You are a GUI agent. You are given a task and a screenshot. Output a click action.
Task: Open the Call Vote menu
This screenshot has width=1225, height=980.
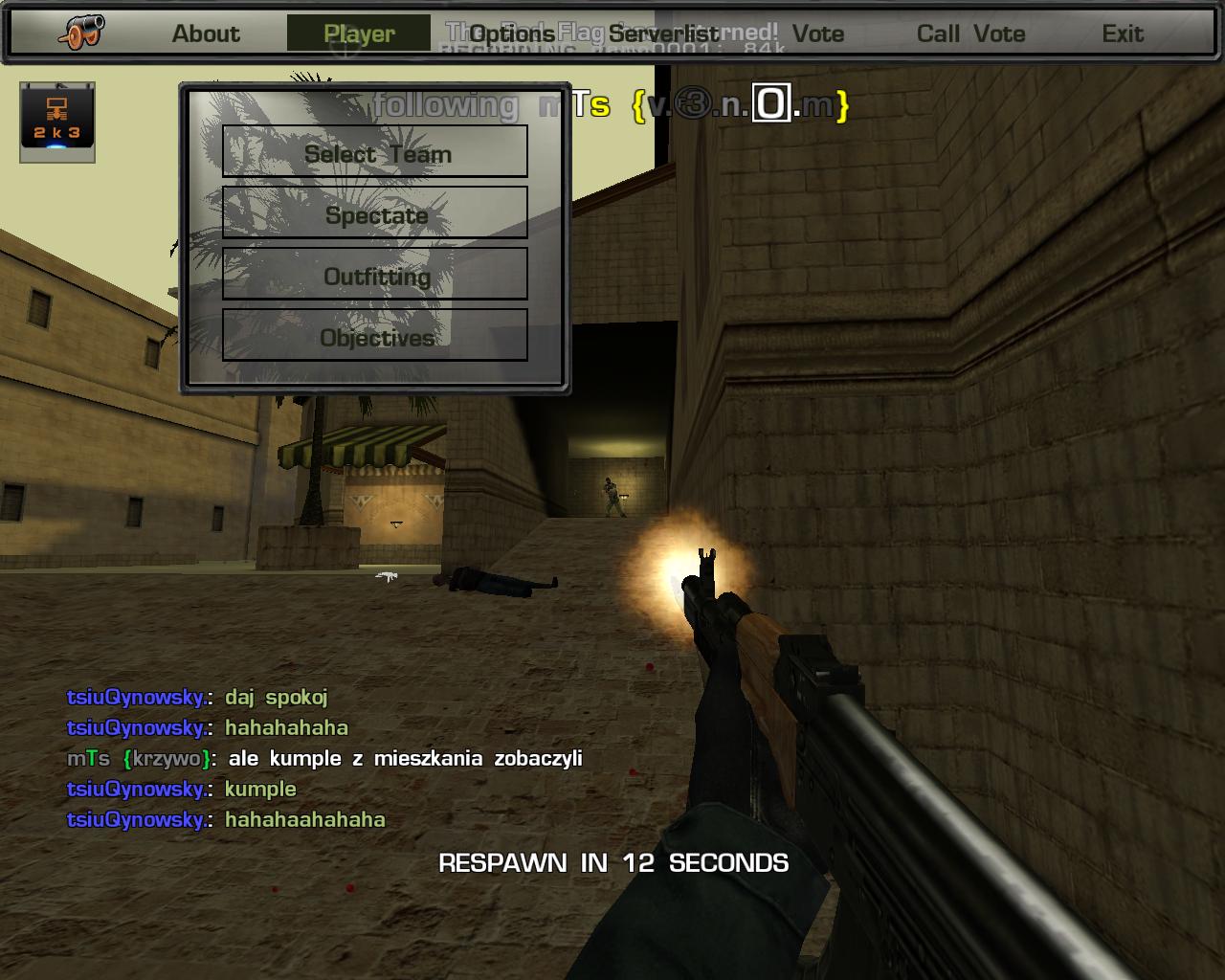click(970, 33)
